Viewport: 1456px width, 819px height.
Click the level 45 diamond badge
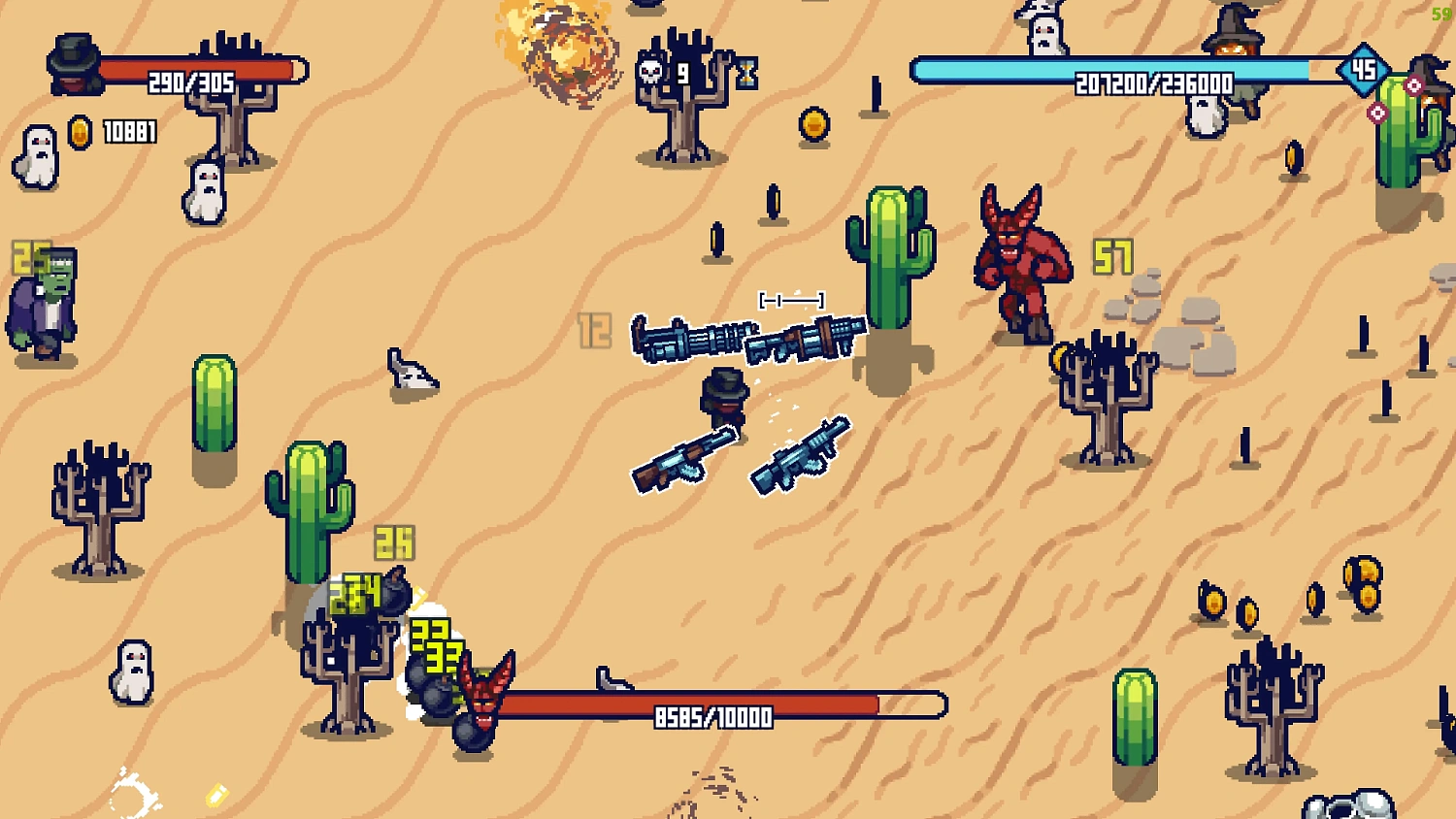pyautogui.click(x=1365, y=67)
